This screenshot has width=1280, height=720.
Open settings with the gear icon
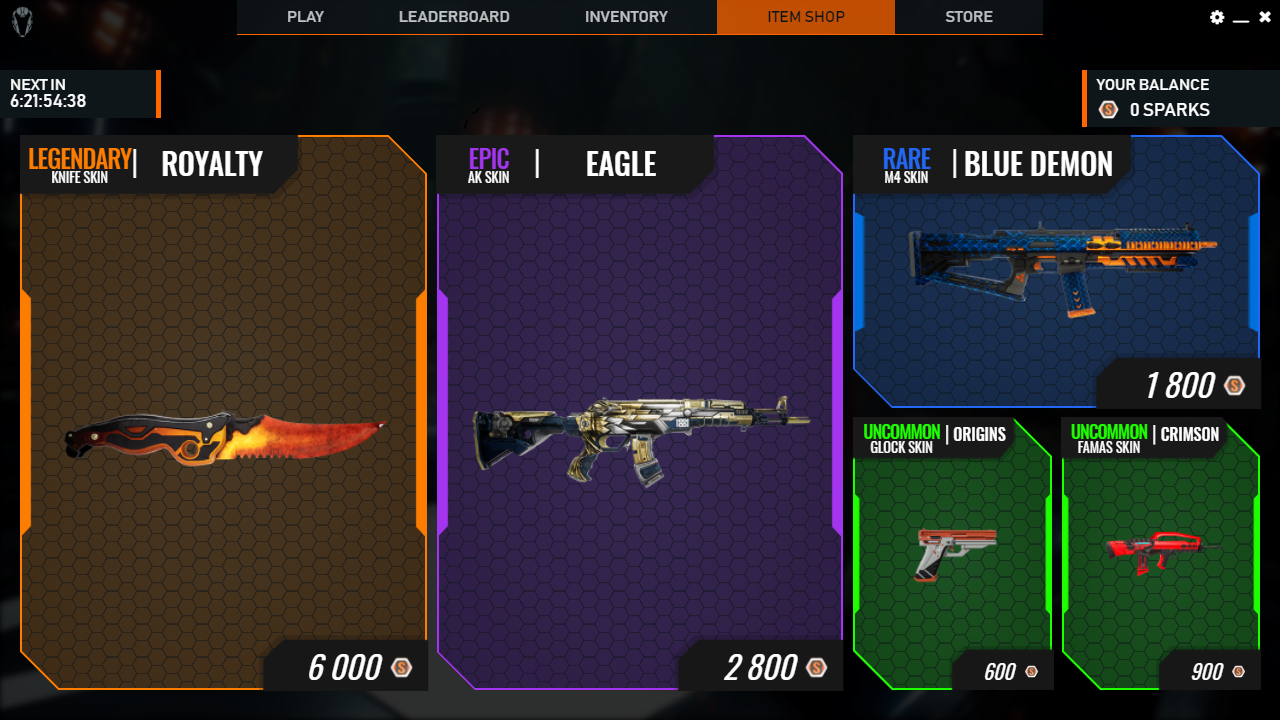click(x=1217, y=17)
